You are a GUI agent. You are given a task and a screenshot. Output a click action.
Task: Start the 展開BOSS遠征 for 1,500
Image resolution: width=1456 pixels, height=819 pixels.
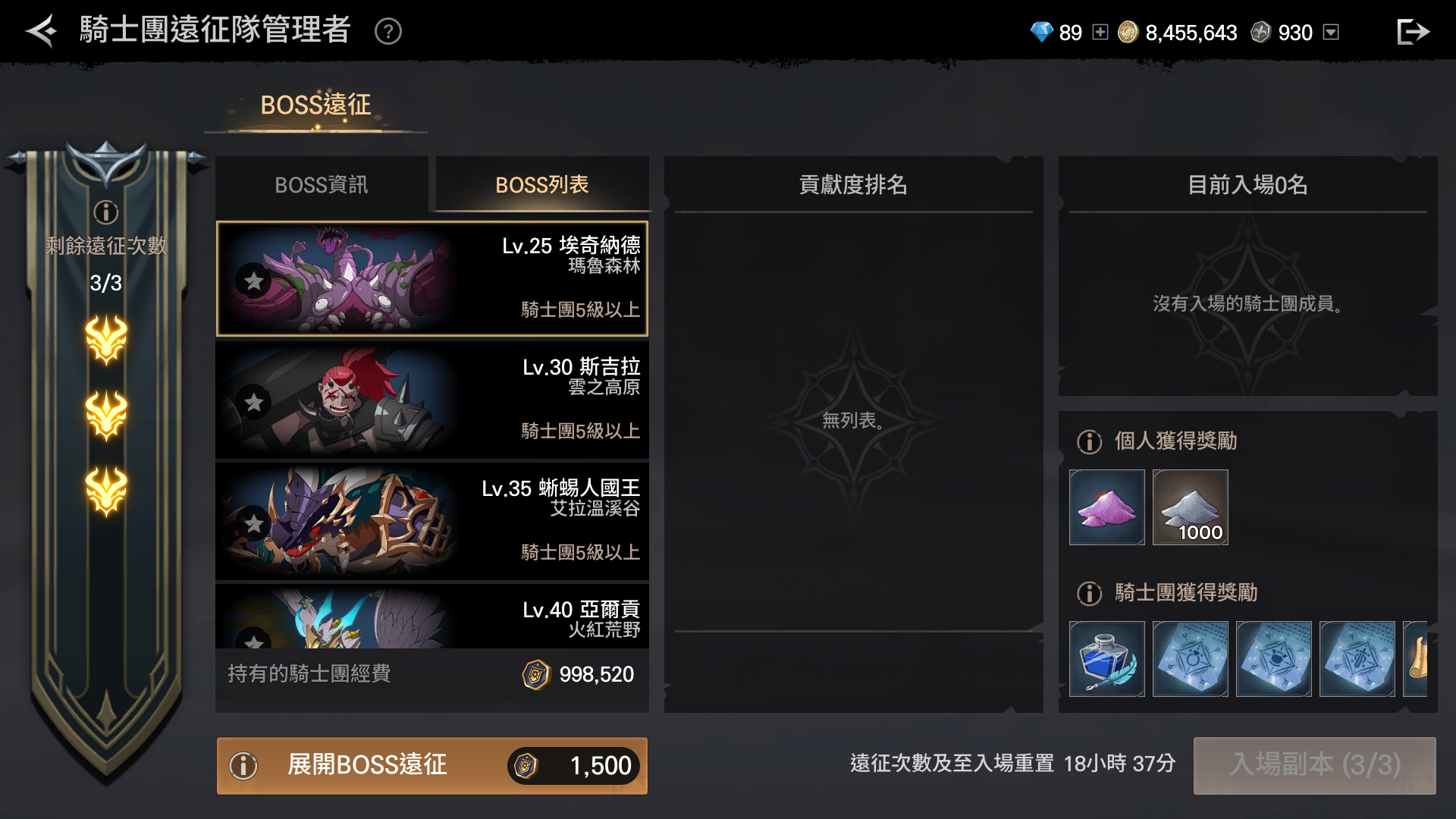(x=432, y=765)
